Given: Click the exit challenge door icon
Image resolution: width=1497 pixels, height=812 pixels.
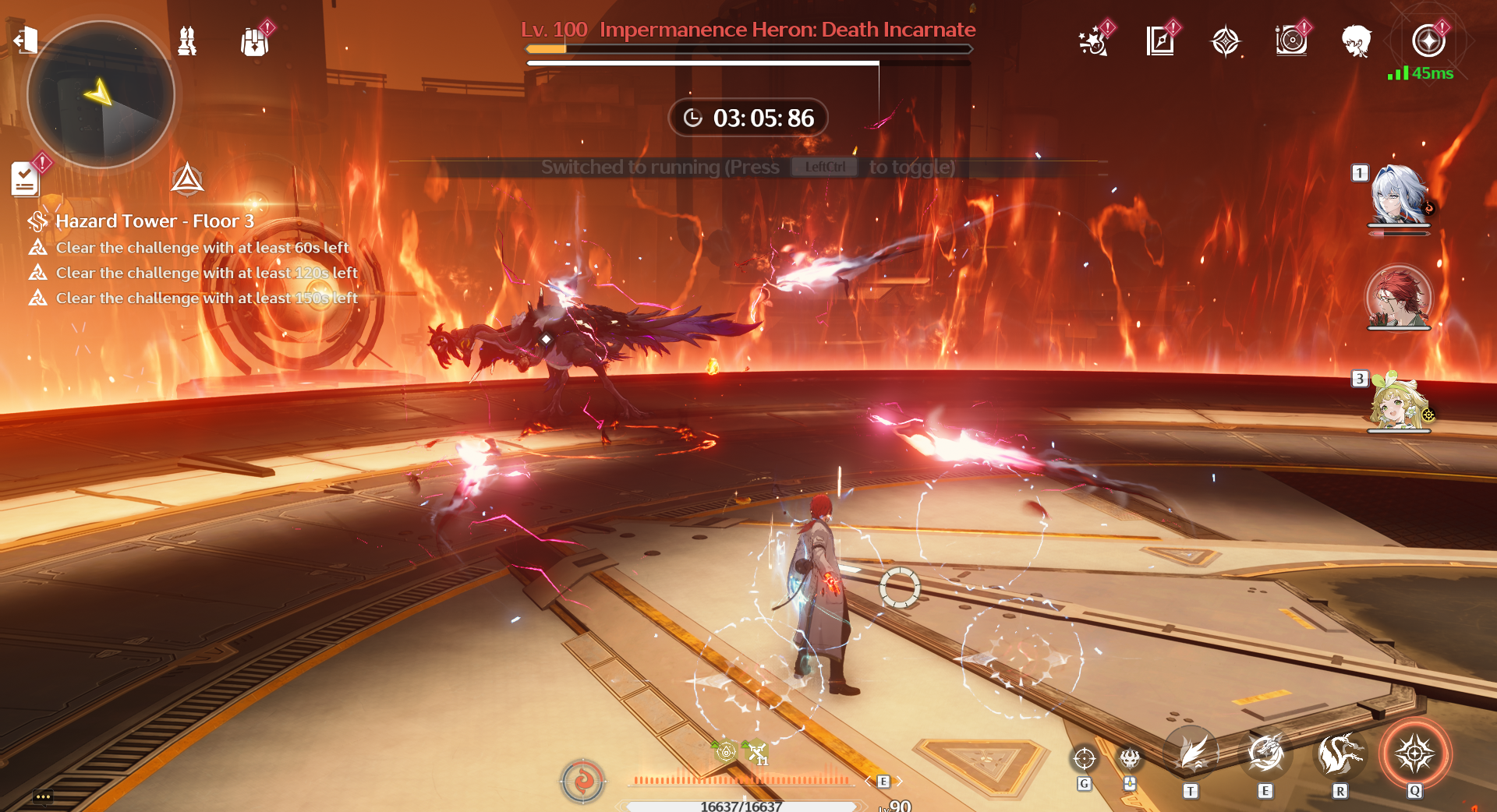Looking at the screenshot, I should tap(25, 39).
